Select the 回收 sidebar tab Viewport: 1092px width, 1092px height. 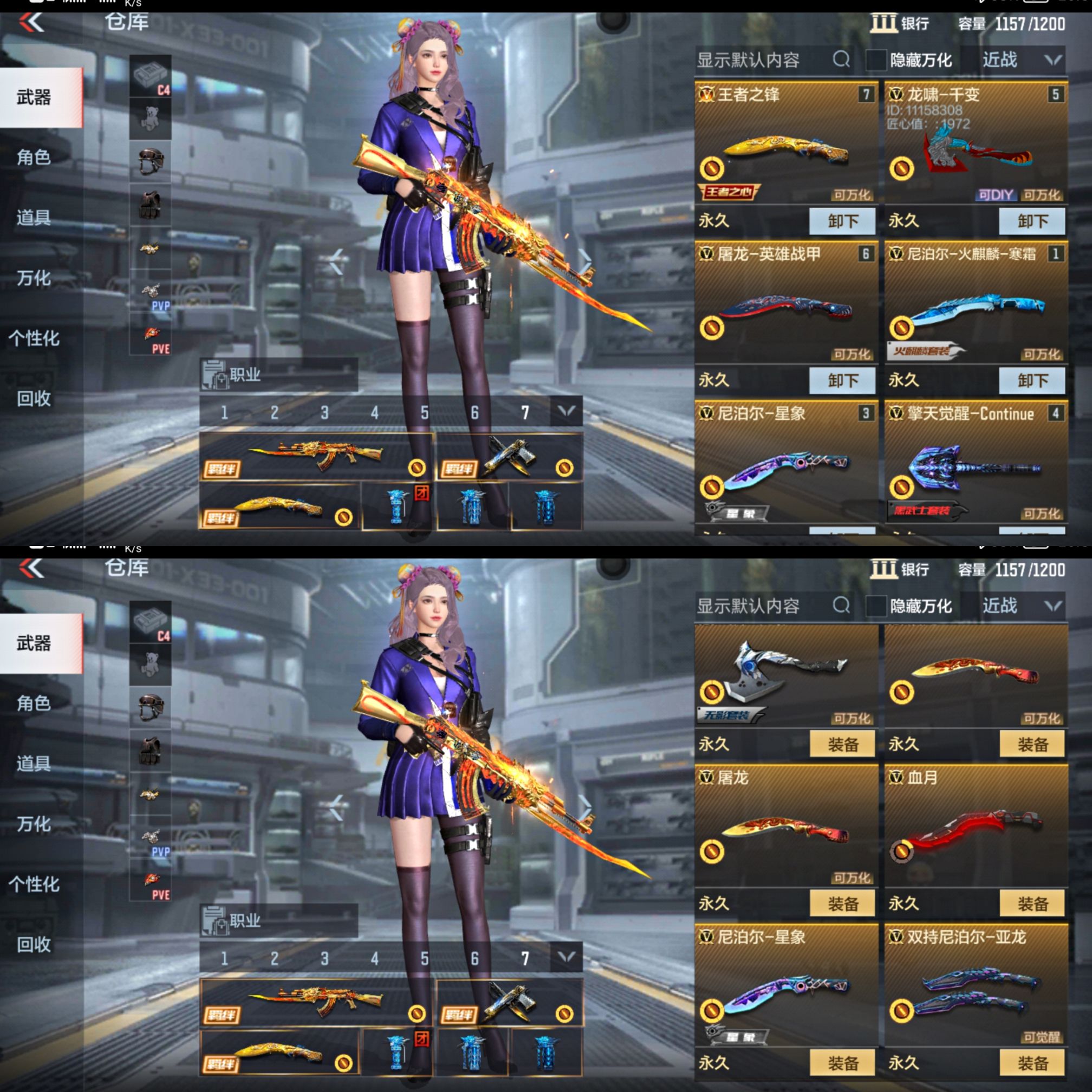pyautogui.click(x=35, y=400)
